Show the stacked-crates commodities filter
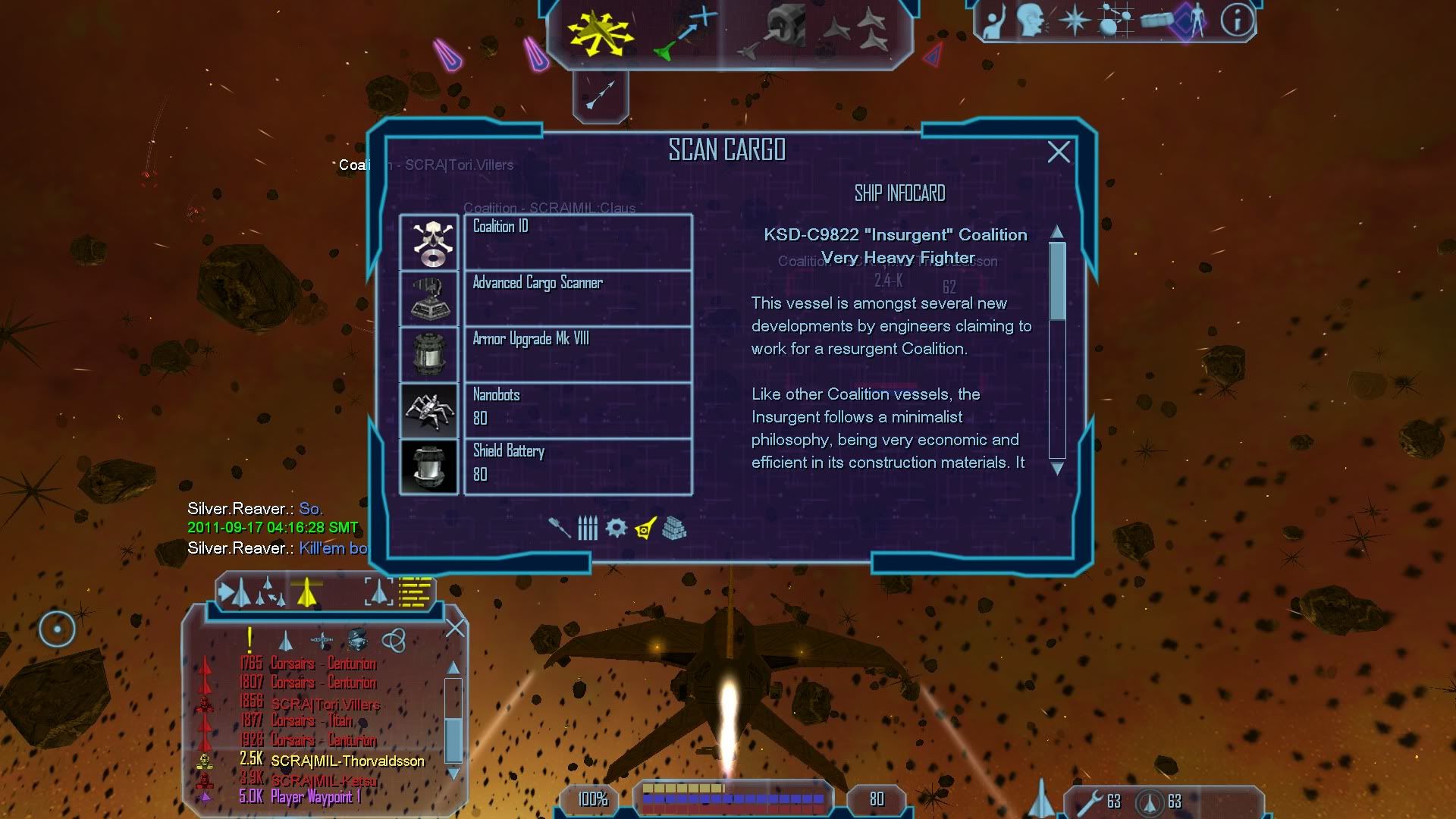This screenshot has width=1456, height=819. (x=674, y=528)
